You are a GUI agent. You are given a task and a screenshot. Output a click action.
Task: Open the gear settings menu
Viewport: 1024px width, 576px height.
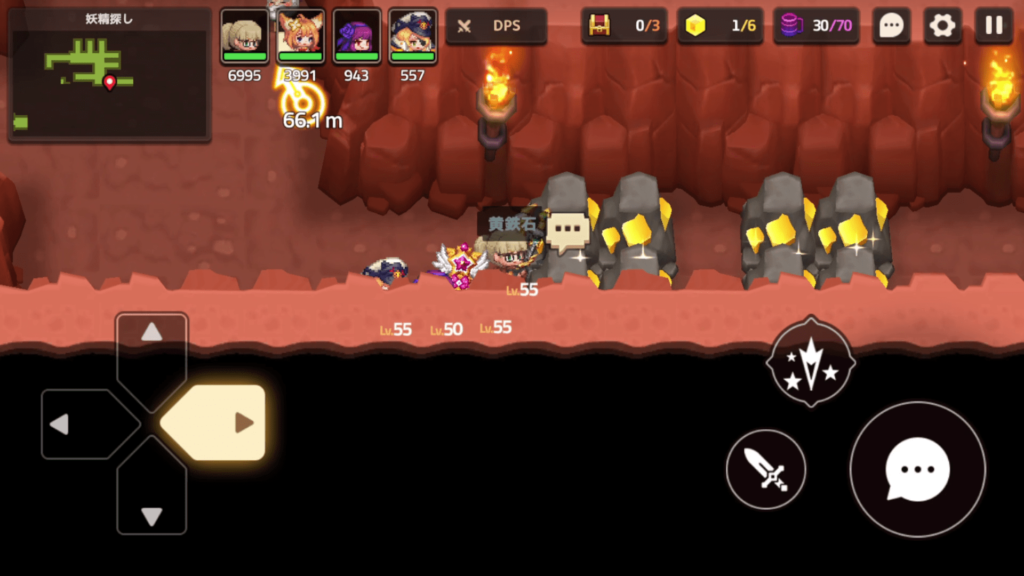click(942, 26)
